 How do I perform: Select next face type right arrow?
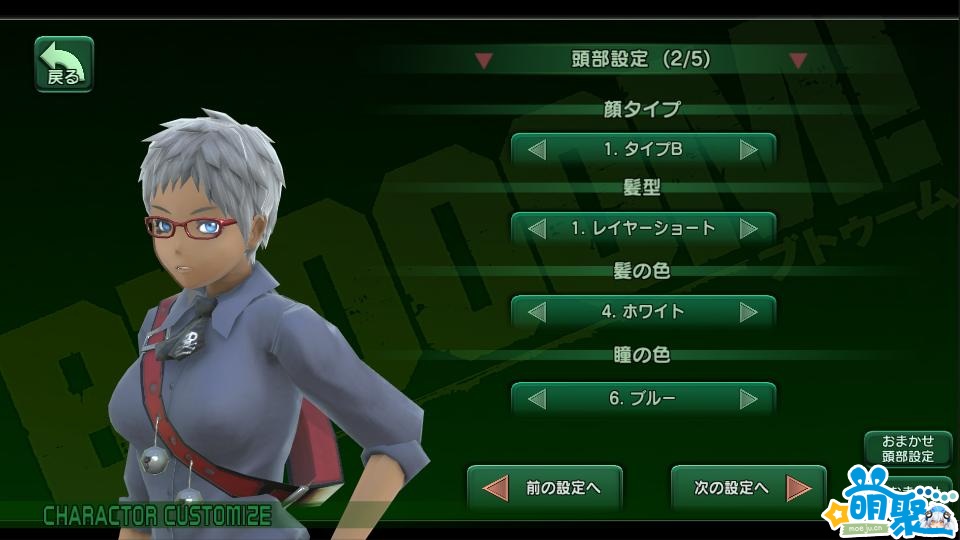pos(749,150)
